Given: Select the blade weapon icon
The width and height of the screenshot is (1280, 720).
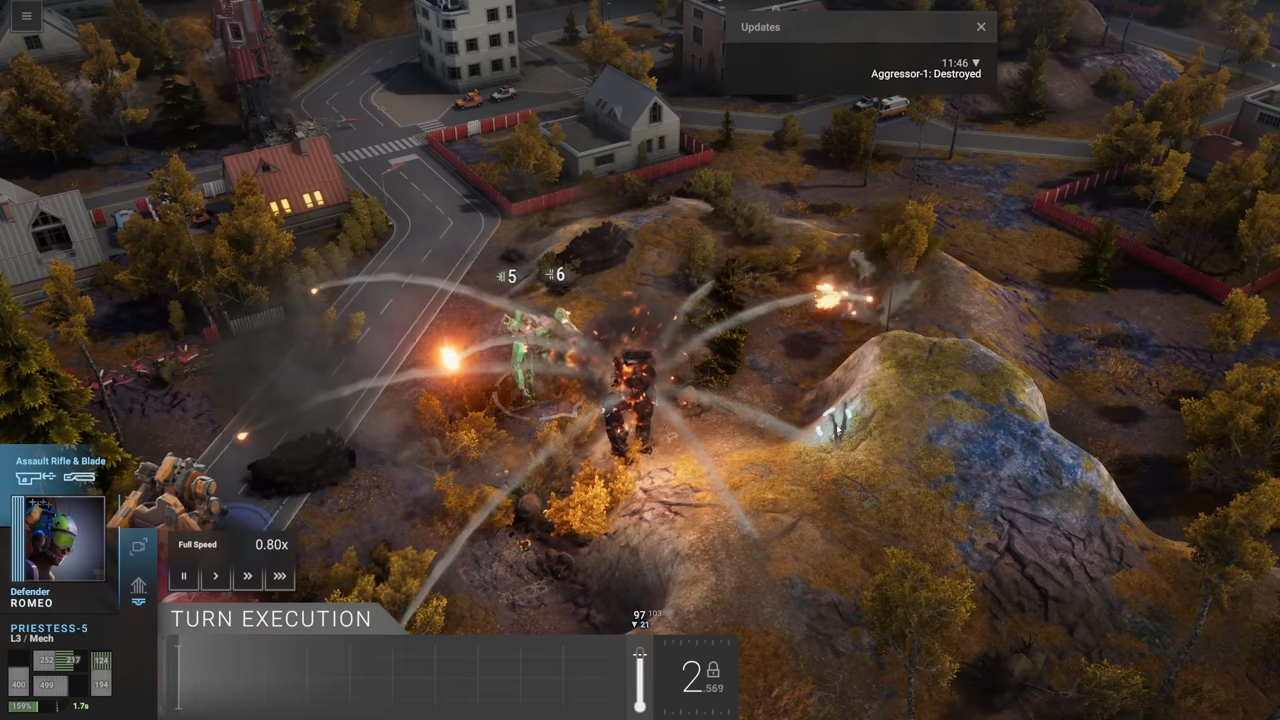Looking at the screenshot, I should 79,478.
